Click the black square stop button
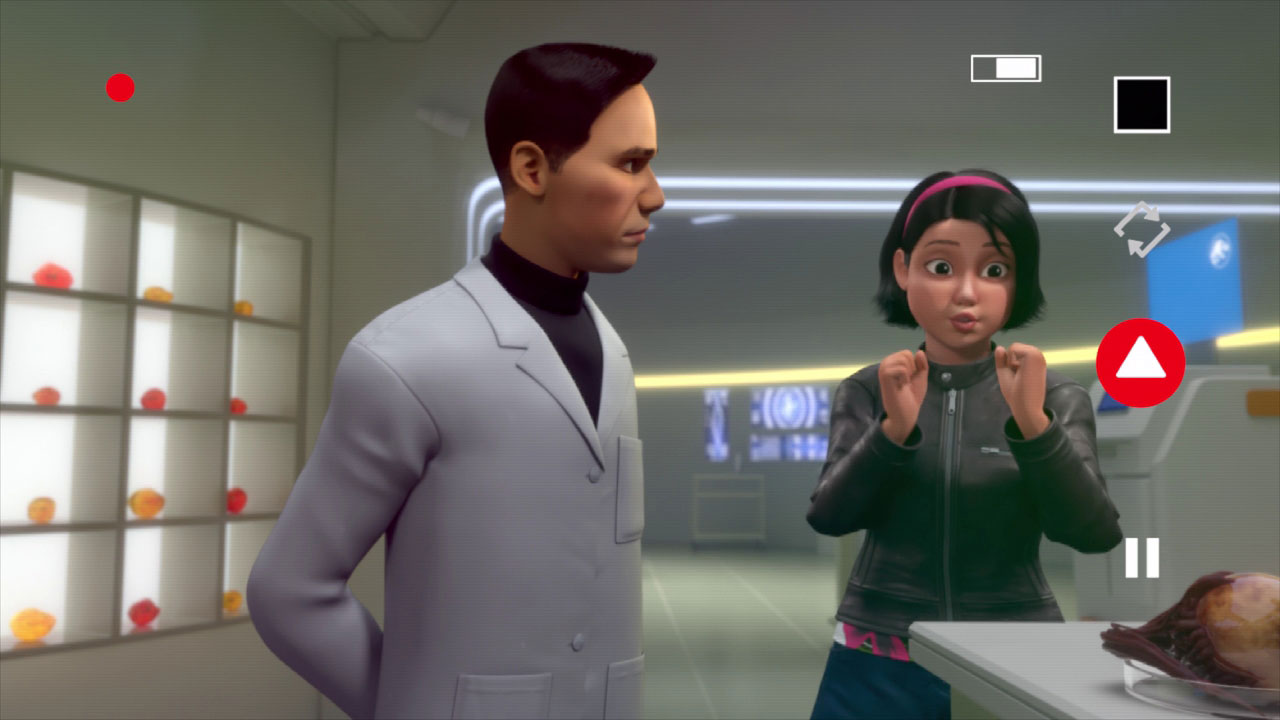The image size is (1280, 720). coord(1141,105)
